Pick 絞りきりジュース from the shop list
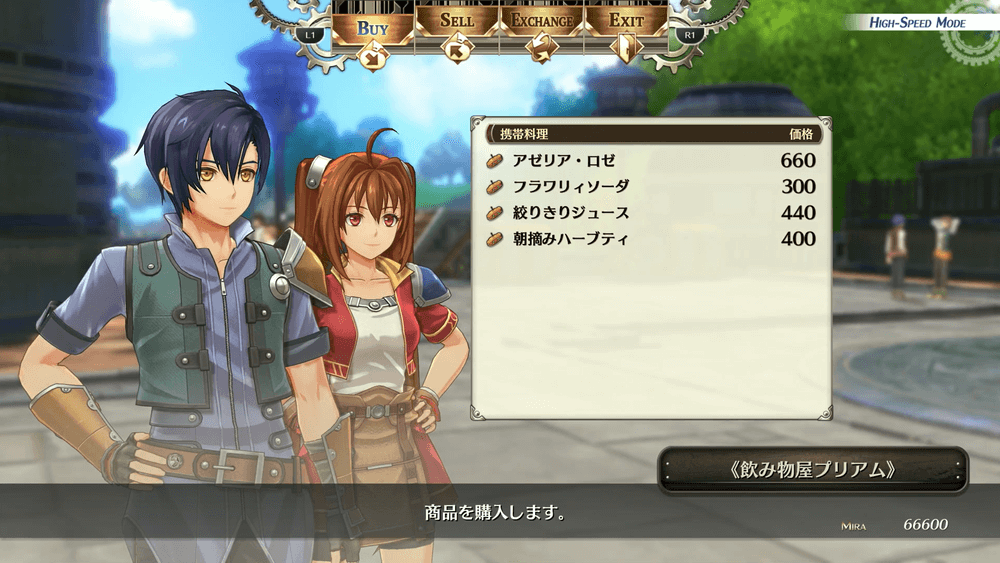 650,212
